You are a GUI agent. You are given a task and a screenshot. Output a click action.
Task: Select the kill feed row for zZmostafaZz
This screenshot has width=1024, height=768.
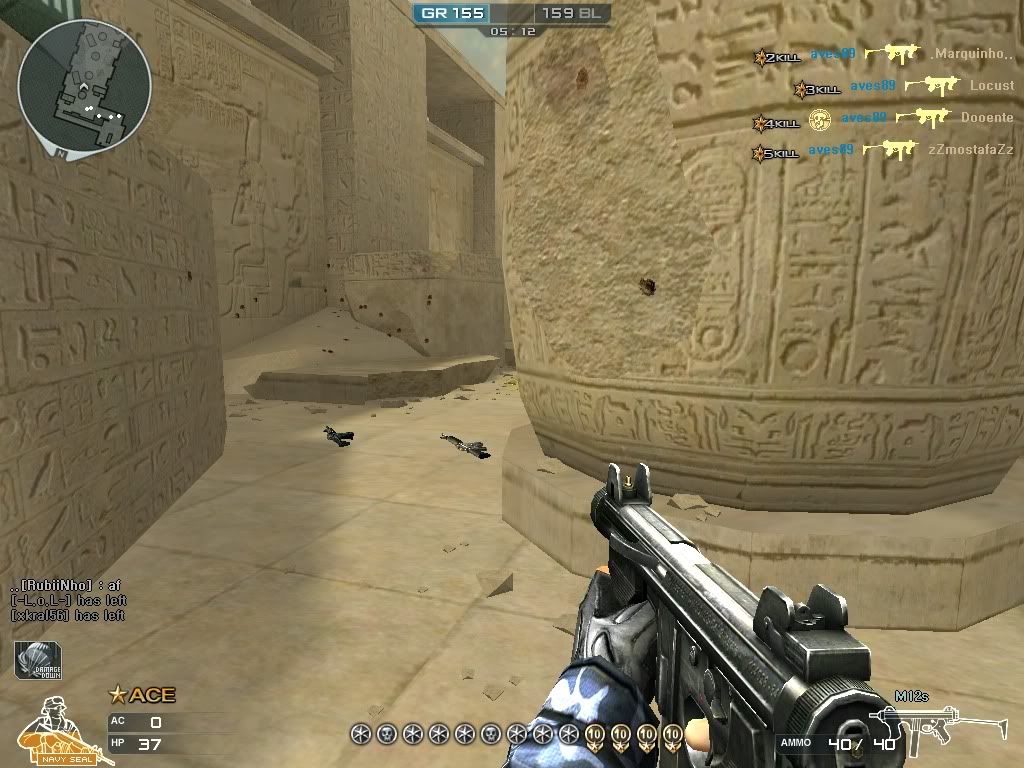tap(883, 151)
